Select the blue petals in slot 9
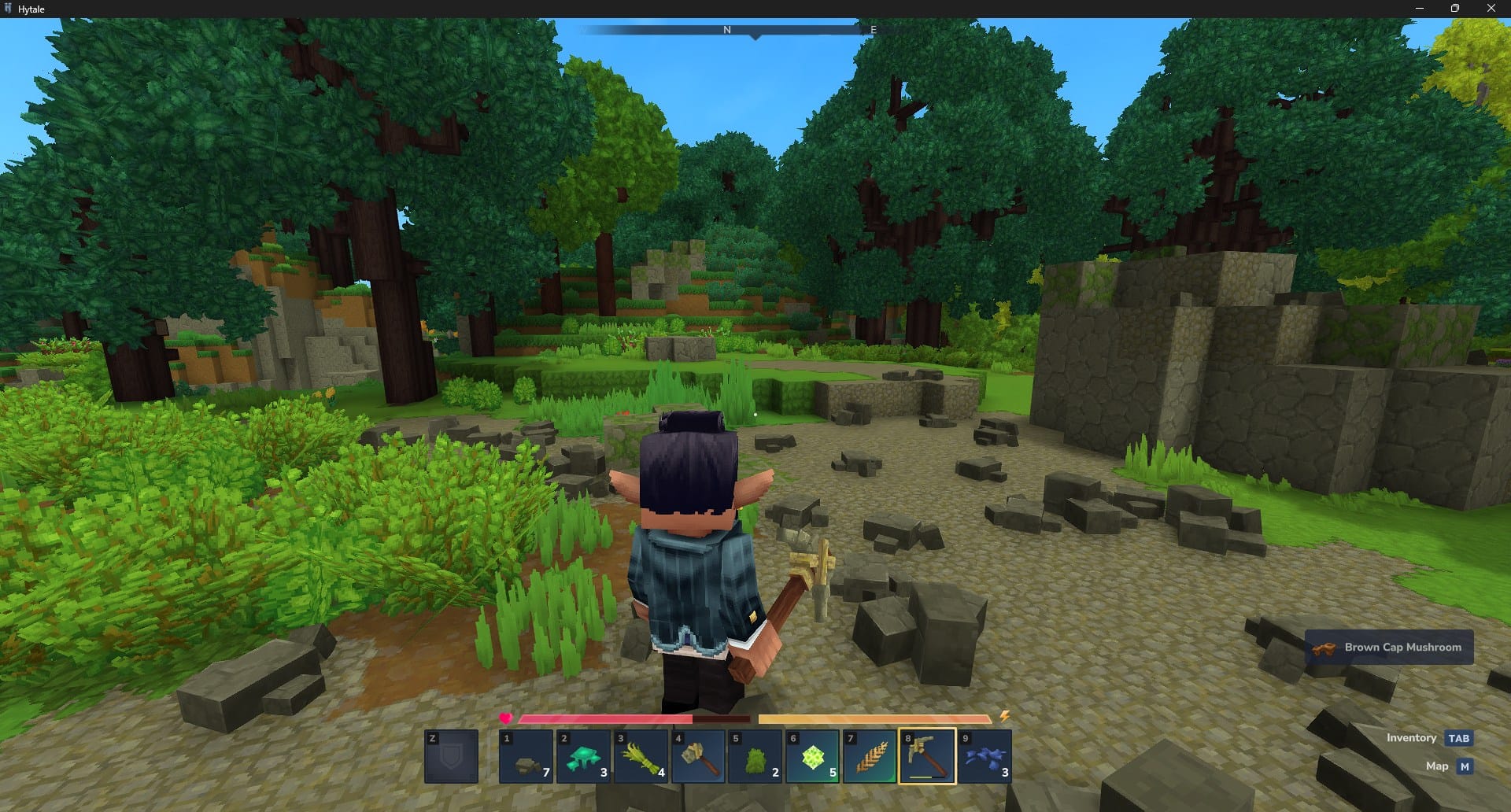Image resolution: width=1511 pixels, height=812 pixels. tap(984, 757)
